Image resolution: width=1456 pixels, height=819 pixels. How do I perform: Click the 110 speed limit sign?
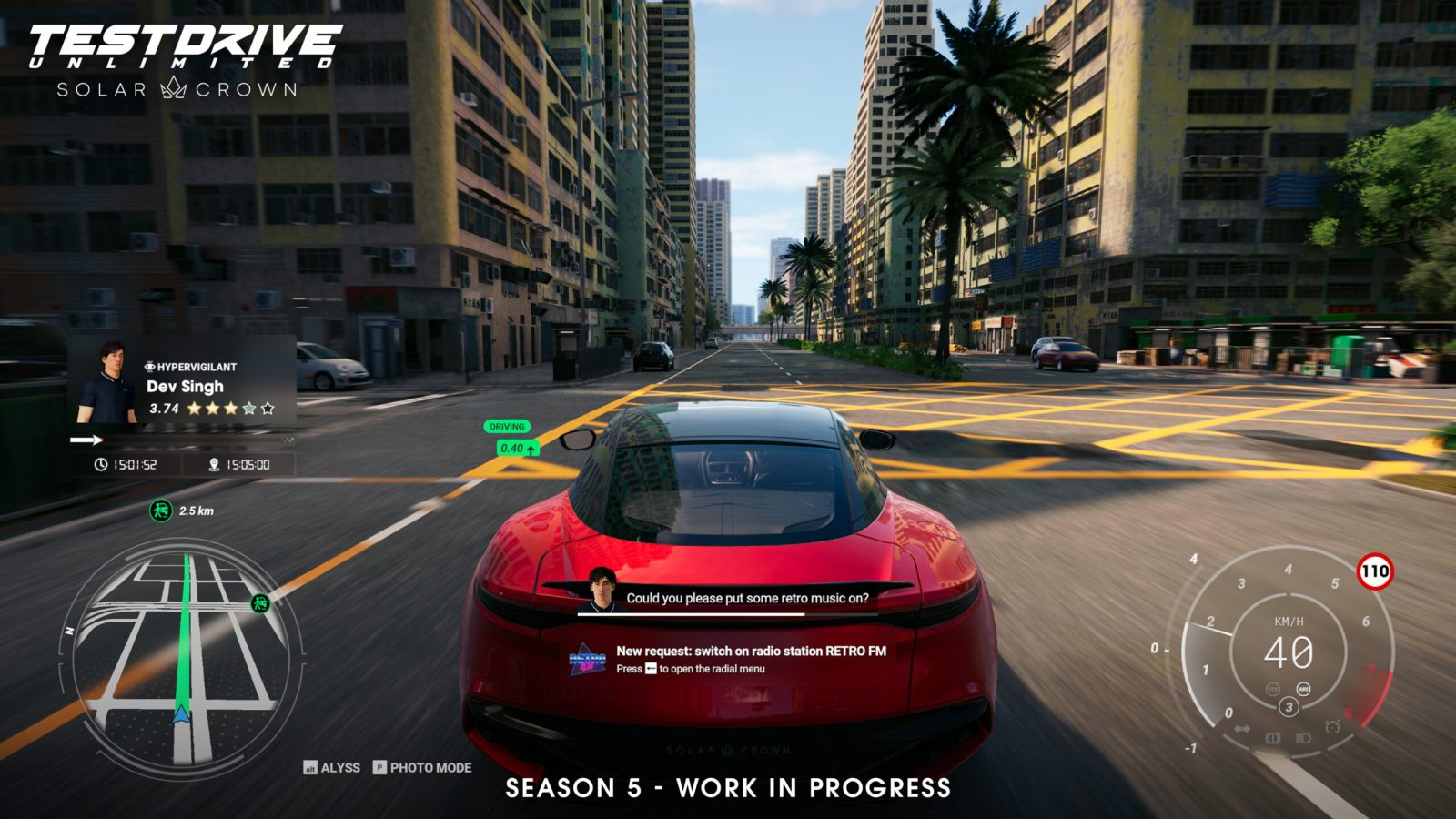(1375, 571)
